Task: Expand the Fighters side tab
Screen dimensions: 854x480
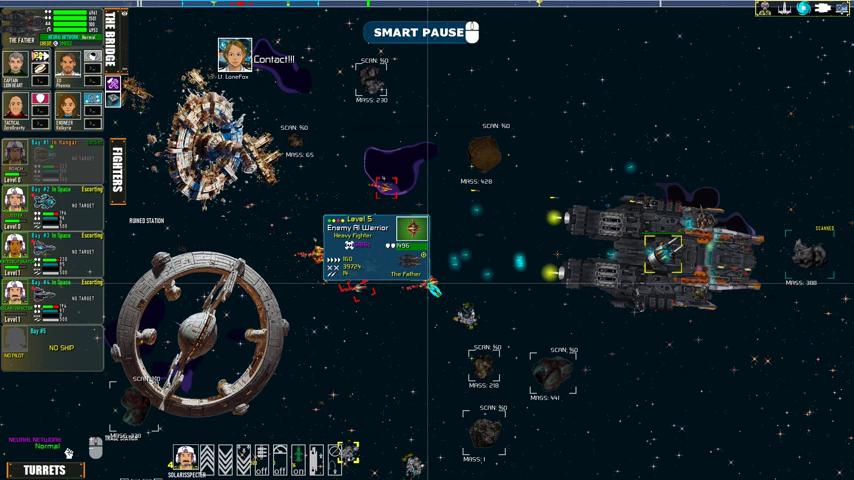Action: (117, 169)
